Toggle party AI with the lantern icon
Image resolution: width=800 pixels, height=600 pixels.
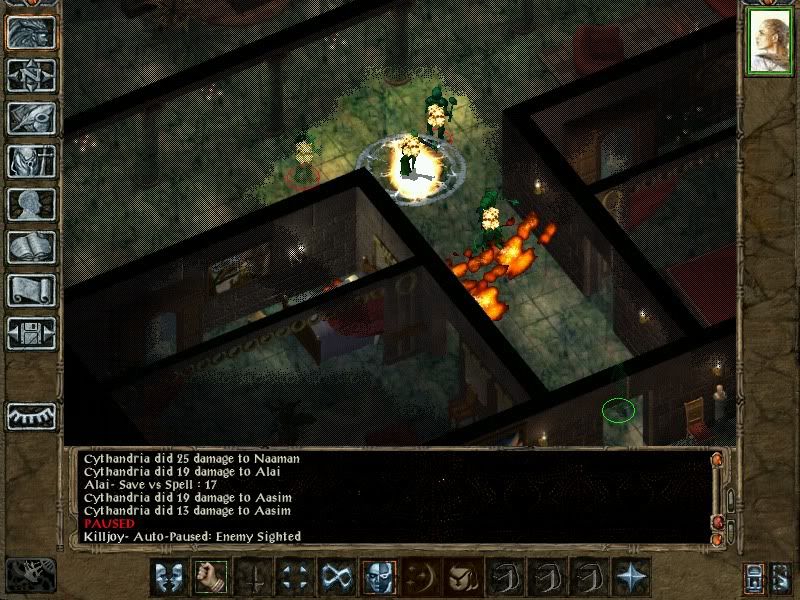pyautogui.click(x=756, y=577)
